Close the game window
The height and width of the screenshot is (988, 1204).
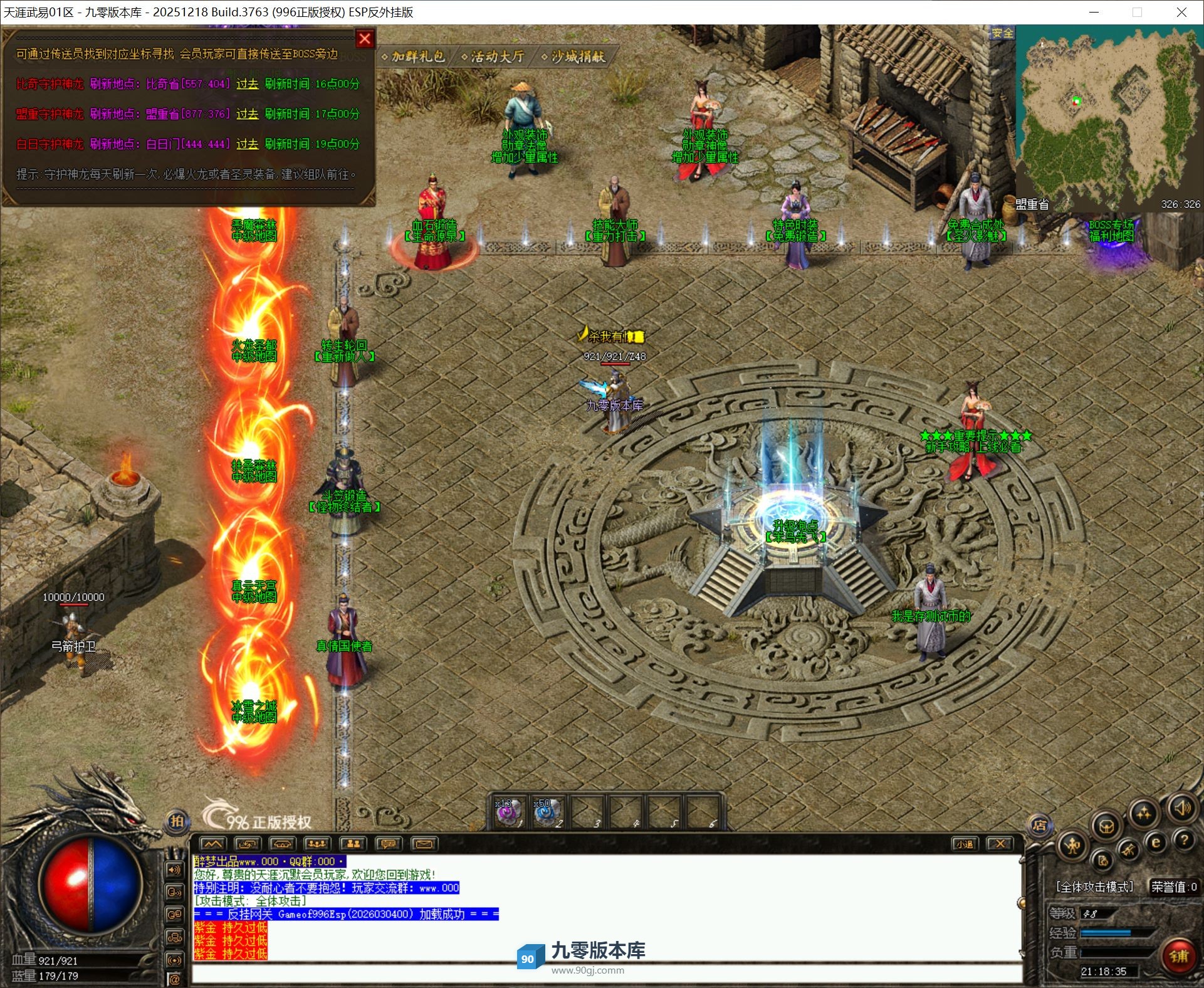[x=1181, y=12]
